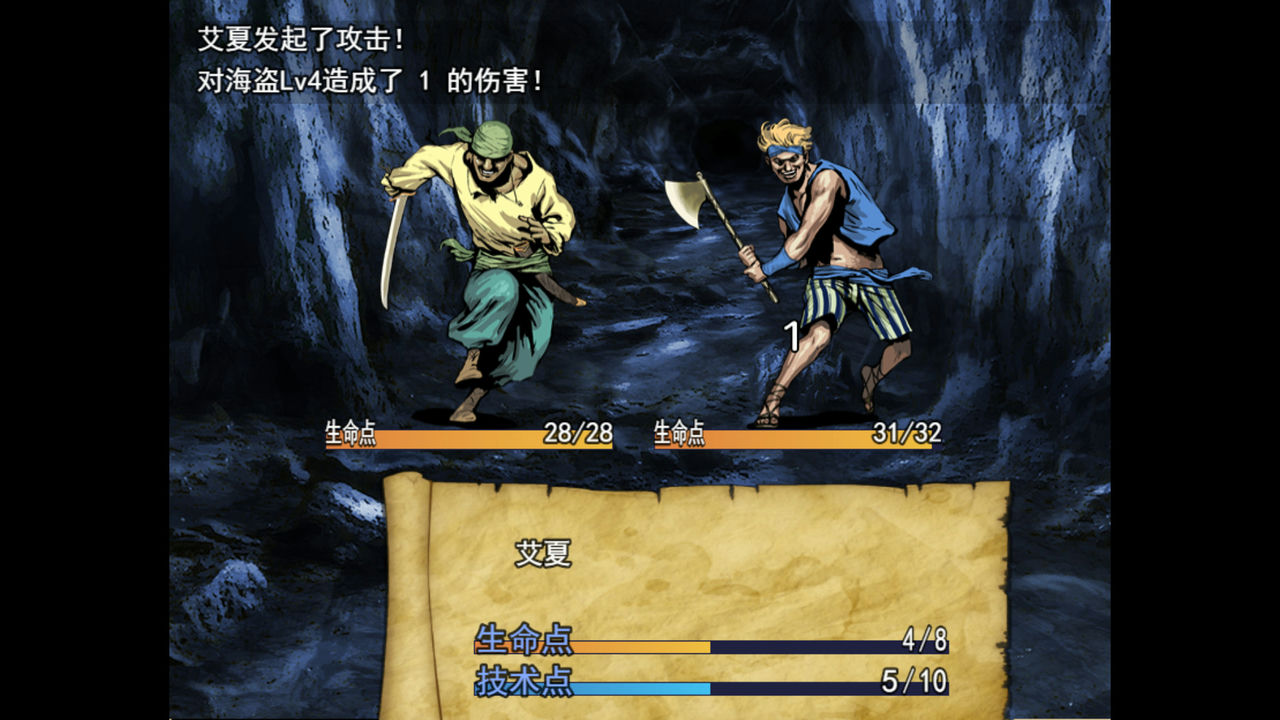Click the axe weapon of the blue pirate
Screen dimensions: 1280x720
[690, 200]
